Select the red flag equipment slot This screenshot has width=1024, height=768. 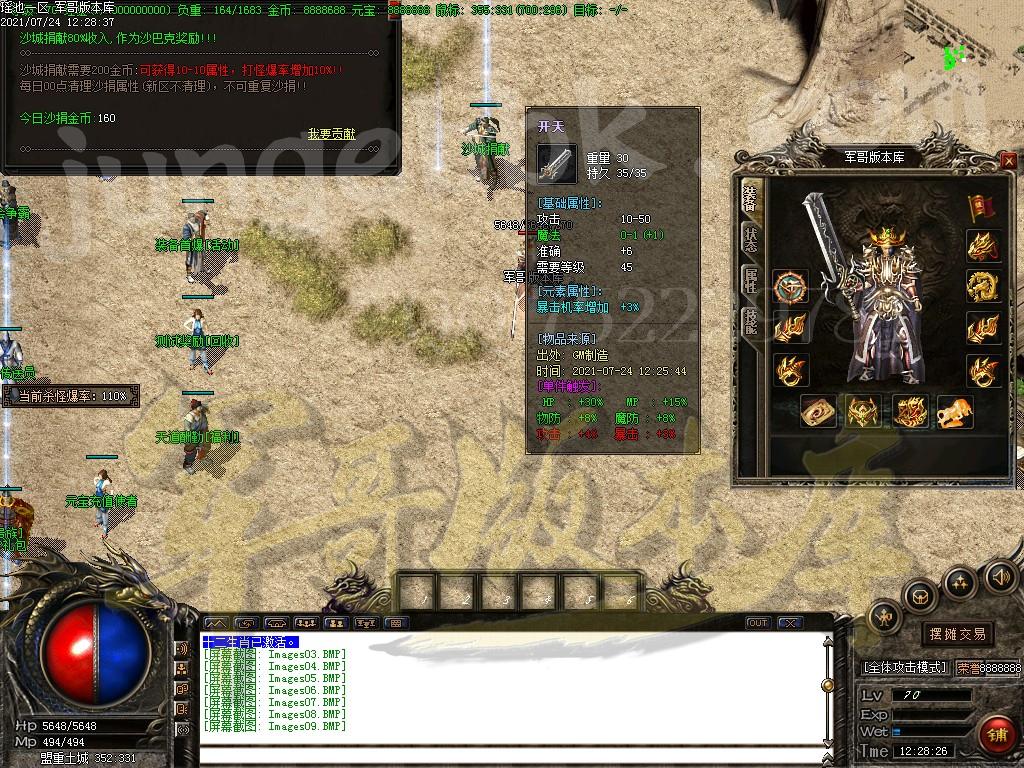pos(981,208)
